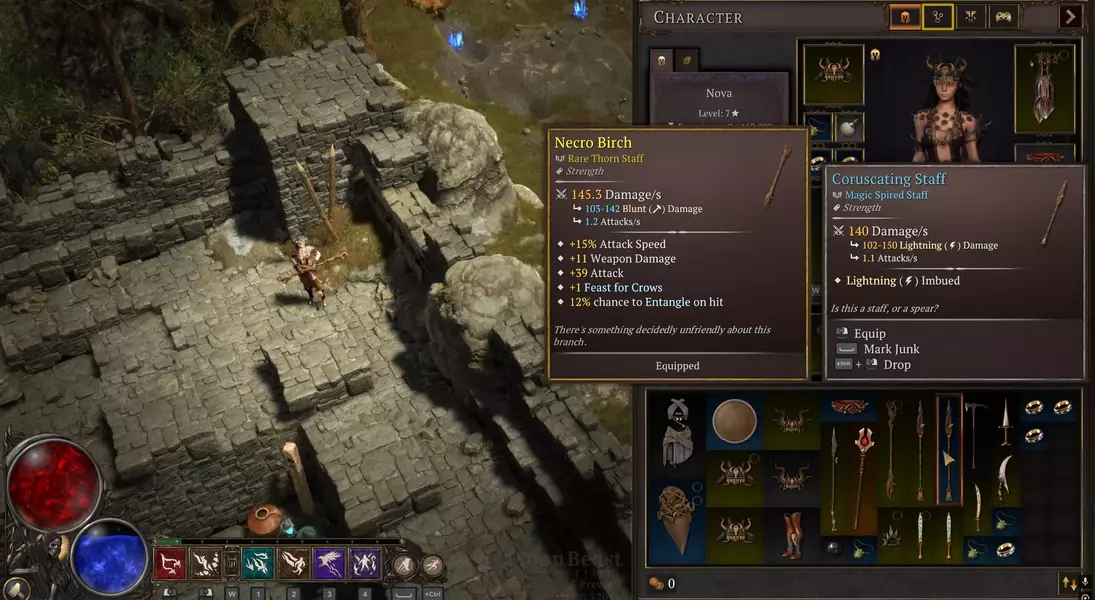Open the gamepad controller tab
1095x600 pixels.
[x=1002, y=16]
